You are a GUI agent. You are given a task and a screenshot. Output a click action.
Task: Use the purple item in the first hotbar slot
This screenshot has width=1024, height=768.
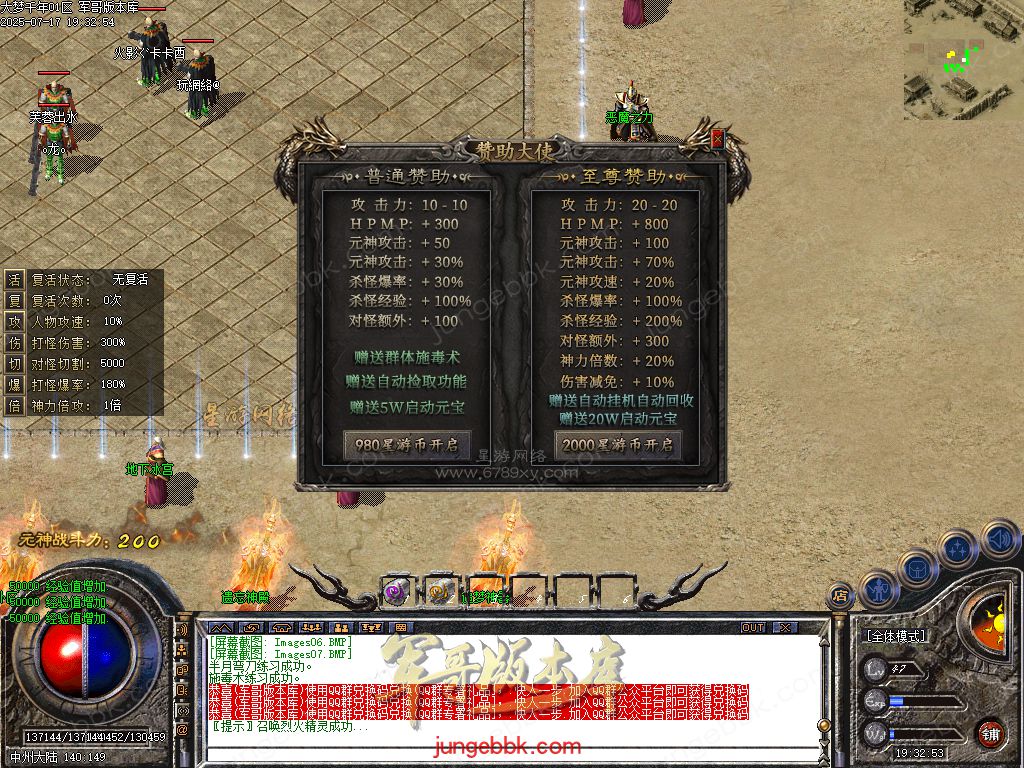395,592
